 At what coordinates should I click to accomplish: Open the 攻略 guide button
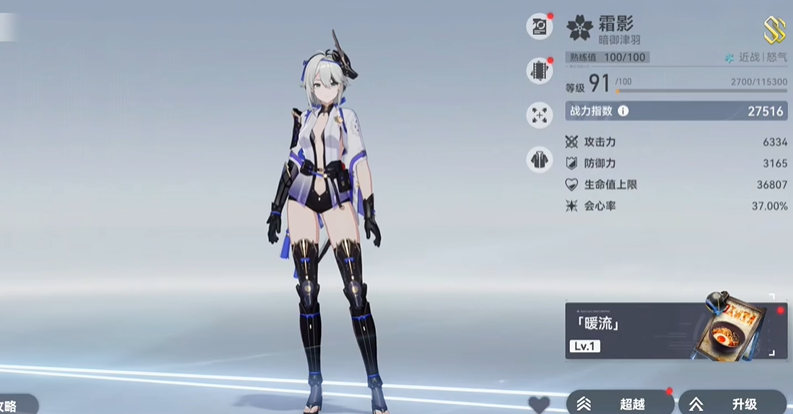[15, 406]
